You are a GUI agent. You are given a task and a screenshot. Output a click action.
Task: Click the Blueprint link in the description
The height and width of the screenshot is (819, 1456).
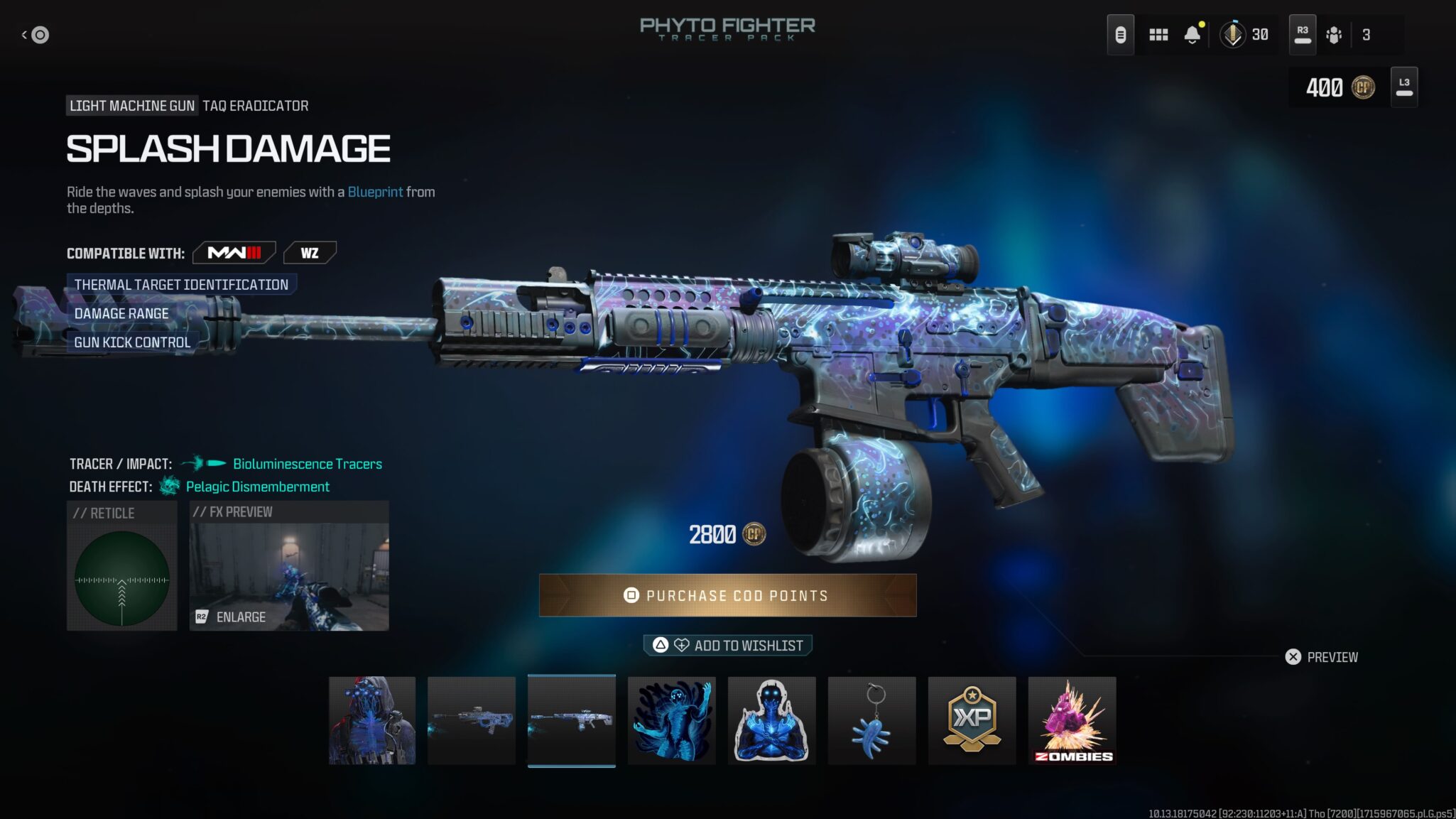[375, 192]
